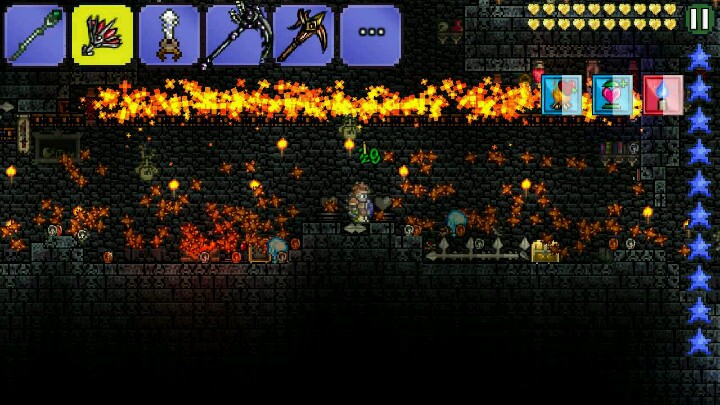This screenshot has width=720, height=405.
Task: Select the green gem staff hotbar slot
Action: tap(35, 35)
